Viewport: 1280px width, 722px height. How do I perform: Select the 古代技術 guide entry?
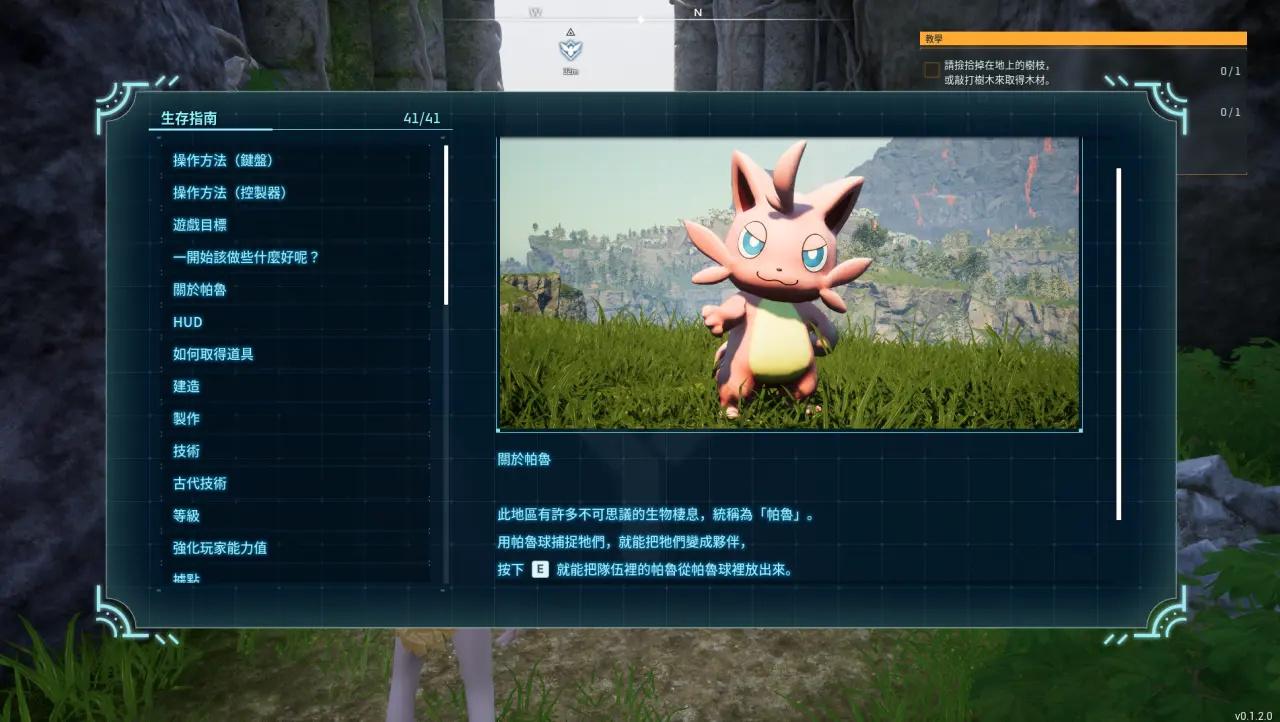click(x=200, y=483)
